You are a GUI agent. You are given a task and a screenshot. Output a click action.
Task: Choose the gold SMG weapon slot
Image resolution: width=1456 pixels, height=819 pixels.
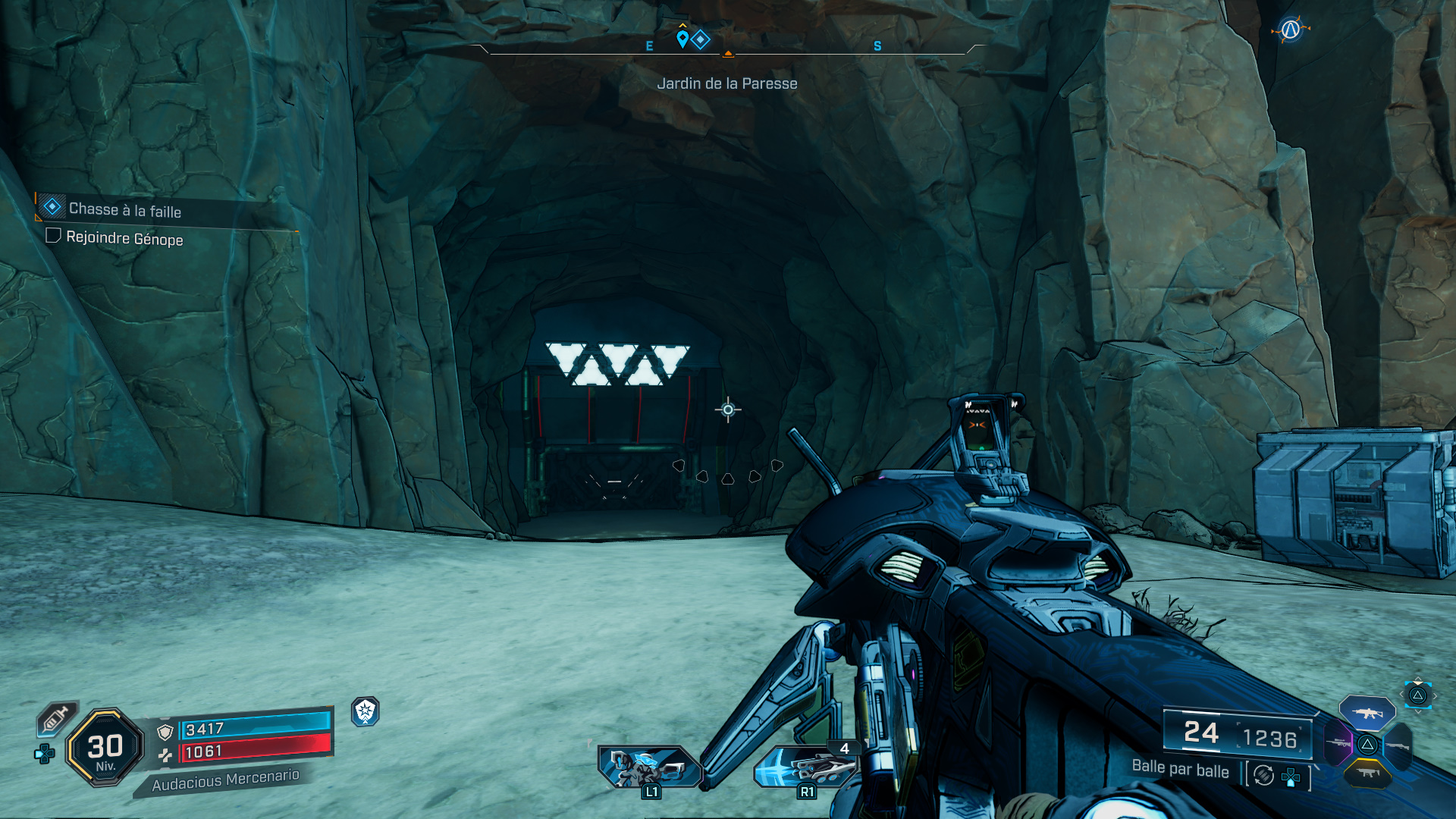click(x=1367, y=773)
